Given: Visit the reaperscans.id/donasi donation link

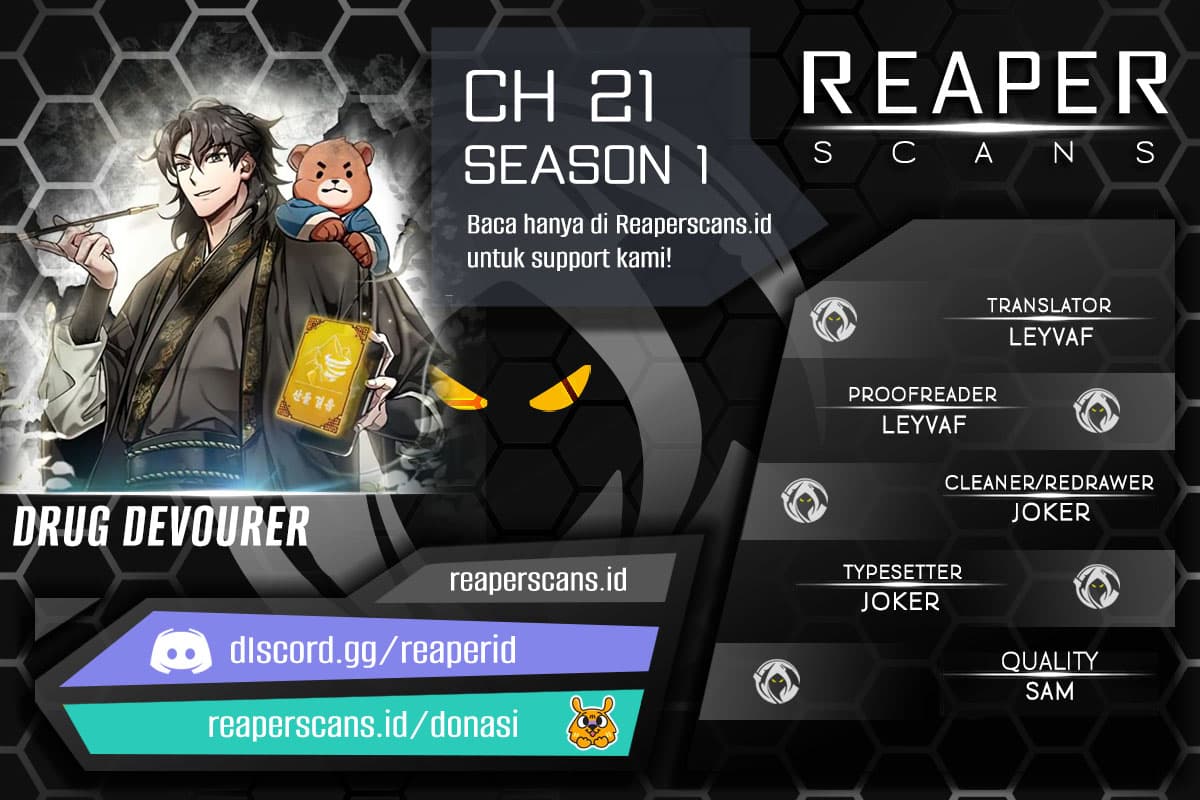Looking at the screenshot, I should (x=362, y=725).
